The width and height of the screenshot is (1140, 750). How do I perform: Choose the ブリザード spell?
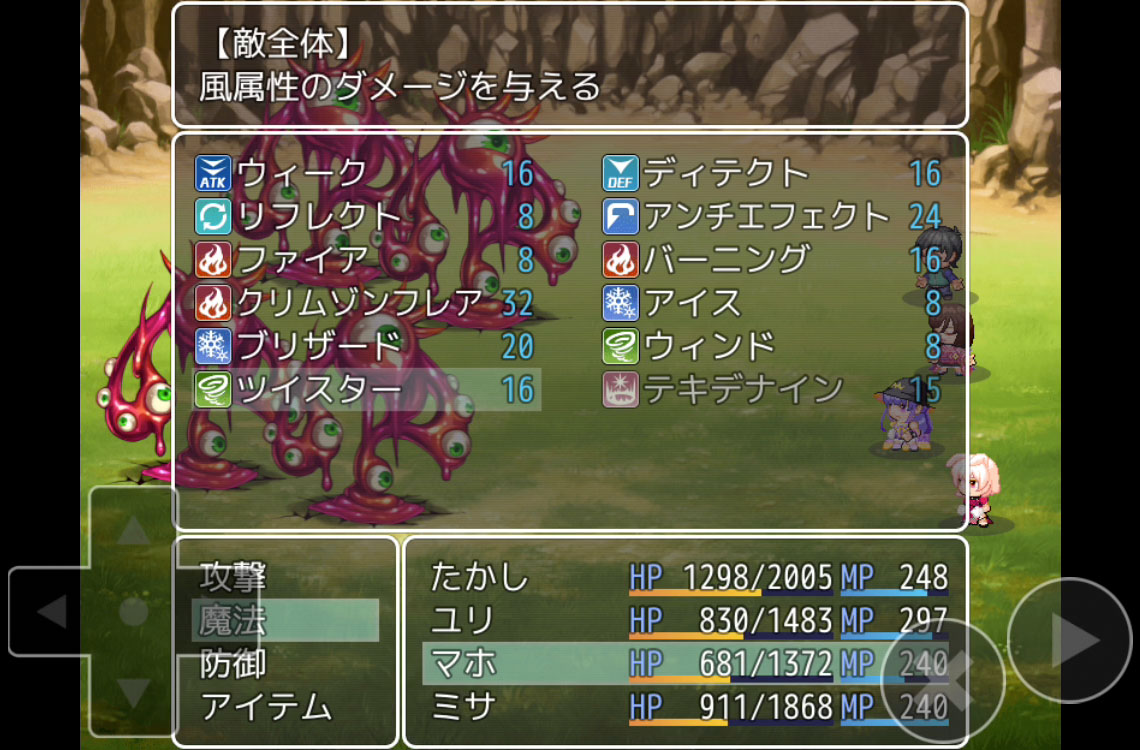(365, 346)
